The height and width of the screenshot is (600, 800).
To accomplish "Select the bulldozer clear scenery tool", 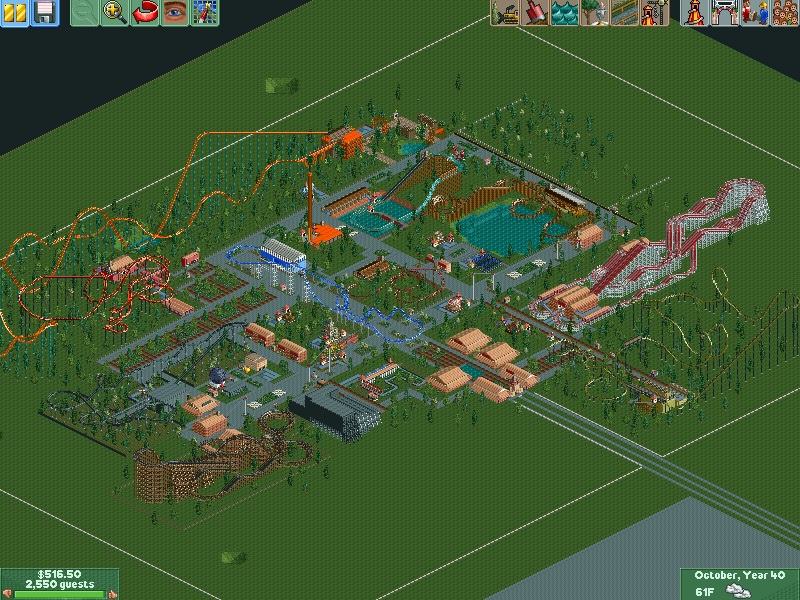I will [506, 13].
